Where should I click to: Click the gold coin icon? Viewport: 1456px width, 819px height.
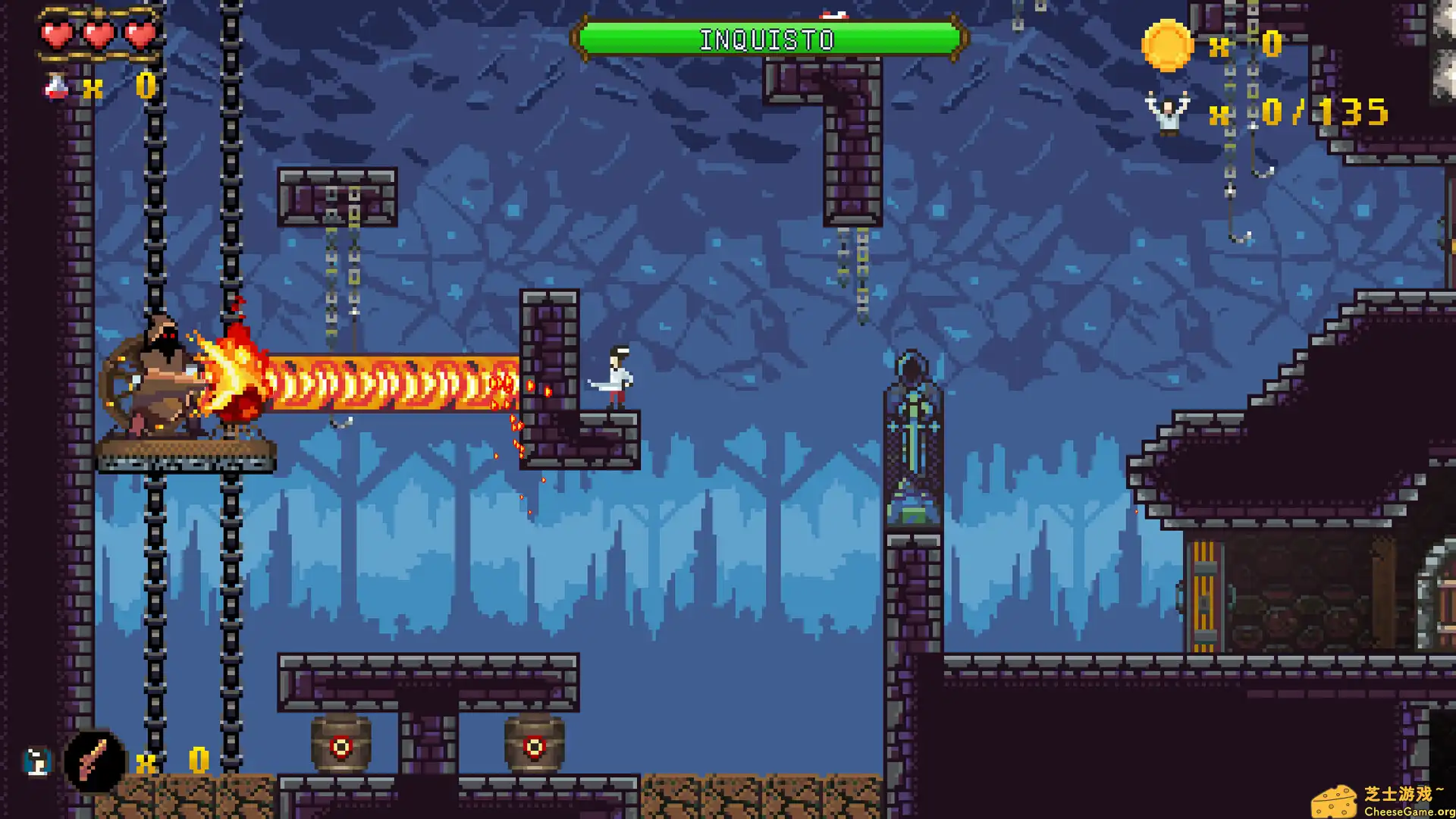[x=1167, y=45]
